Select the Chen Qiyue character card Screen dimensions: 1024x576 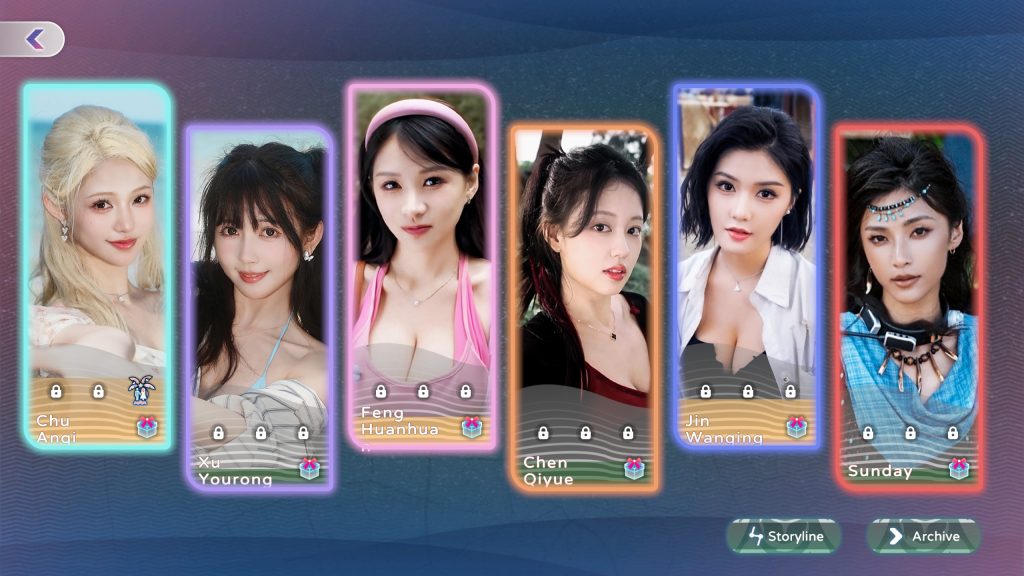(584, 280)
